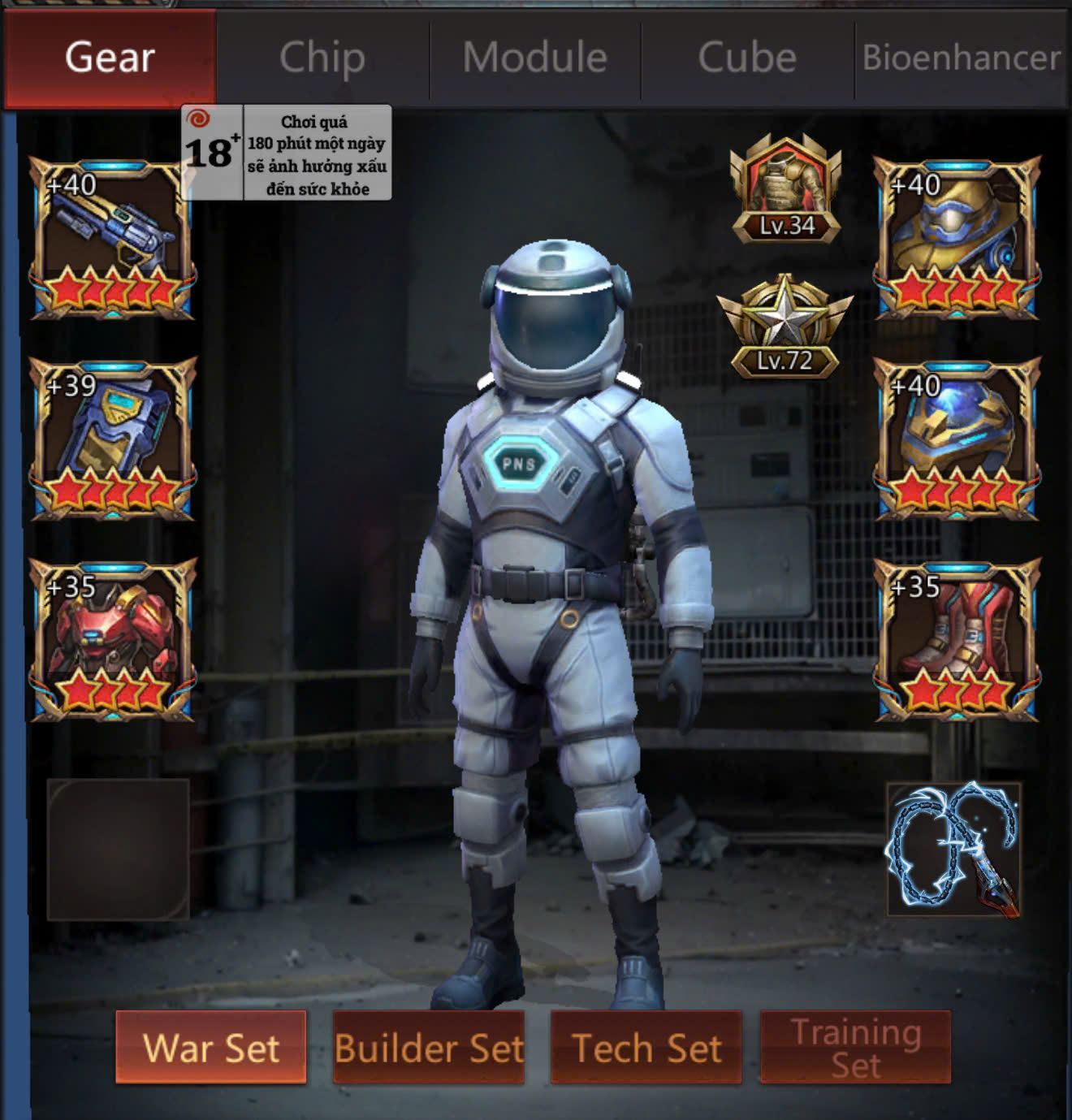Equip the Training Set
This screenshot has width=1072, height=1120.
[x=855, y=1048]
